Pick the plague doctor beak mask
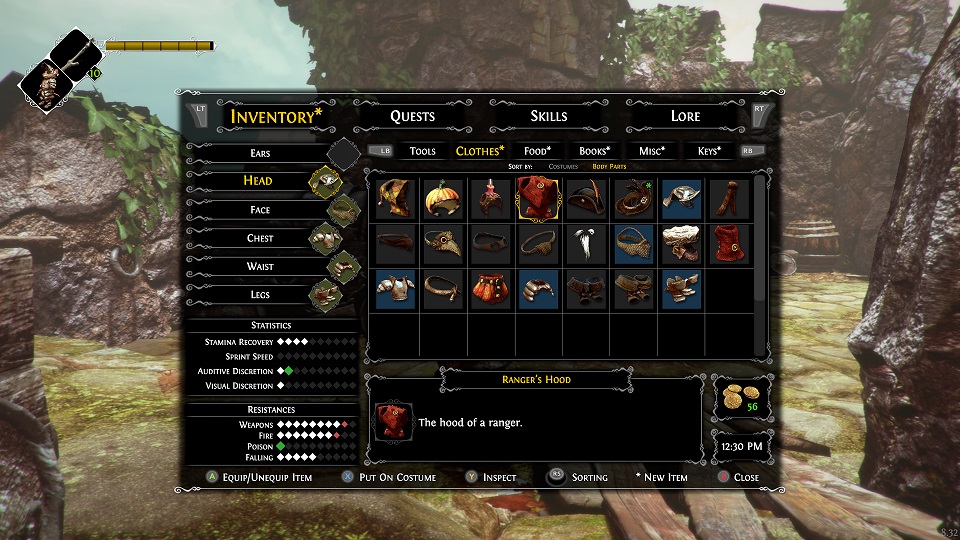 442,244
